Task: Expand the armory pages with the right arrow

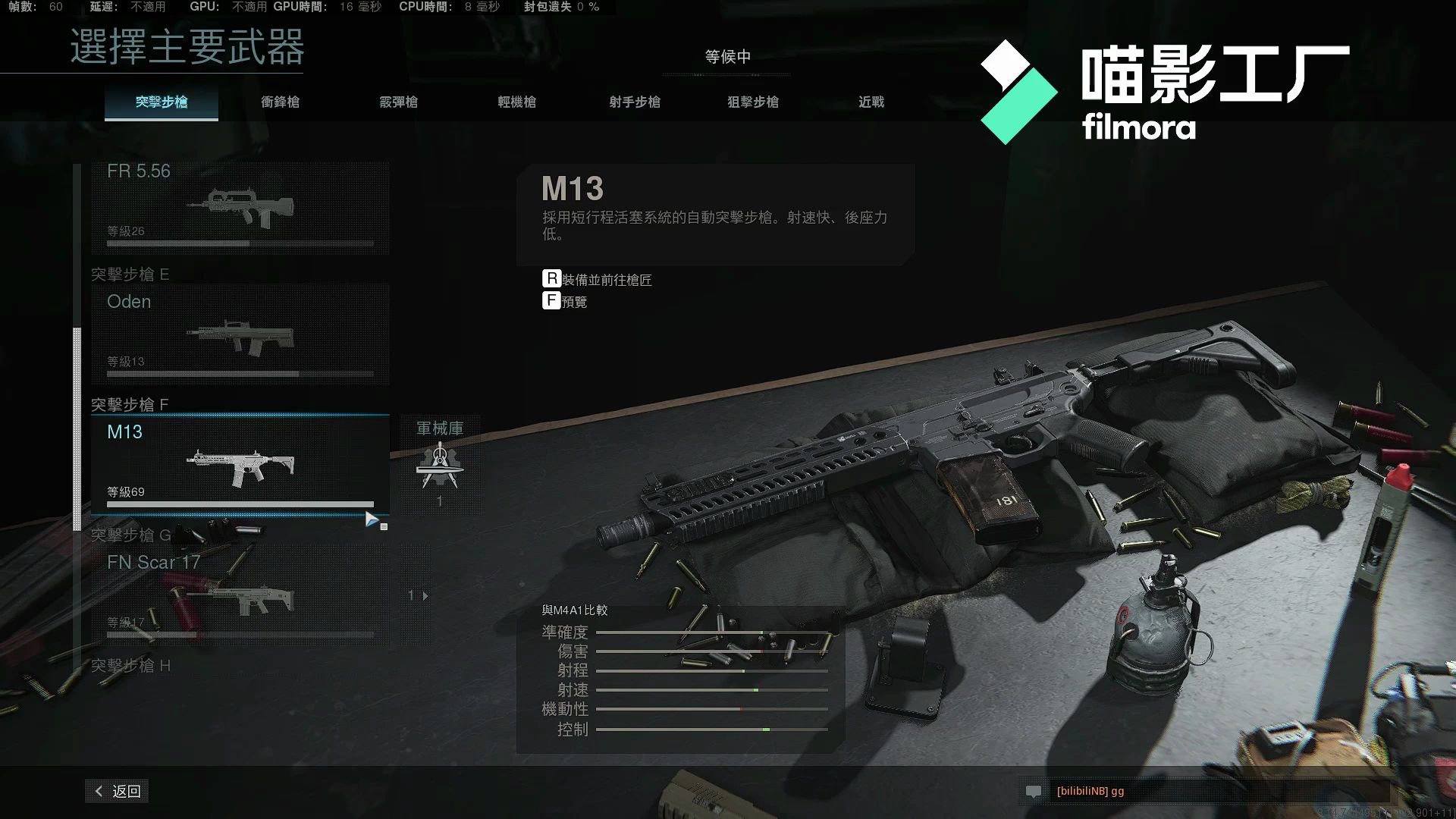Action: [x=425, y=596]
